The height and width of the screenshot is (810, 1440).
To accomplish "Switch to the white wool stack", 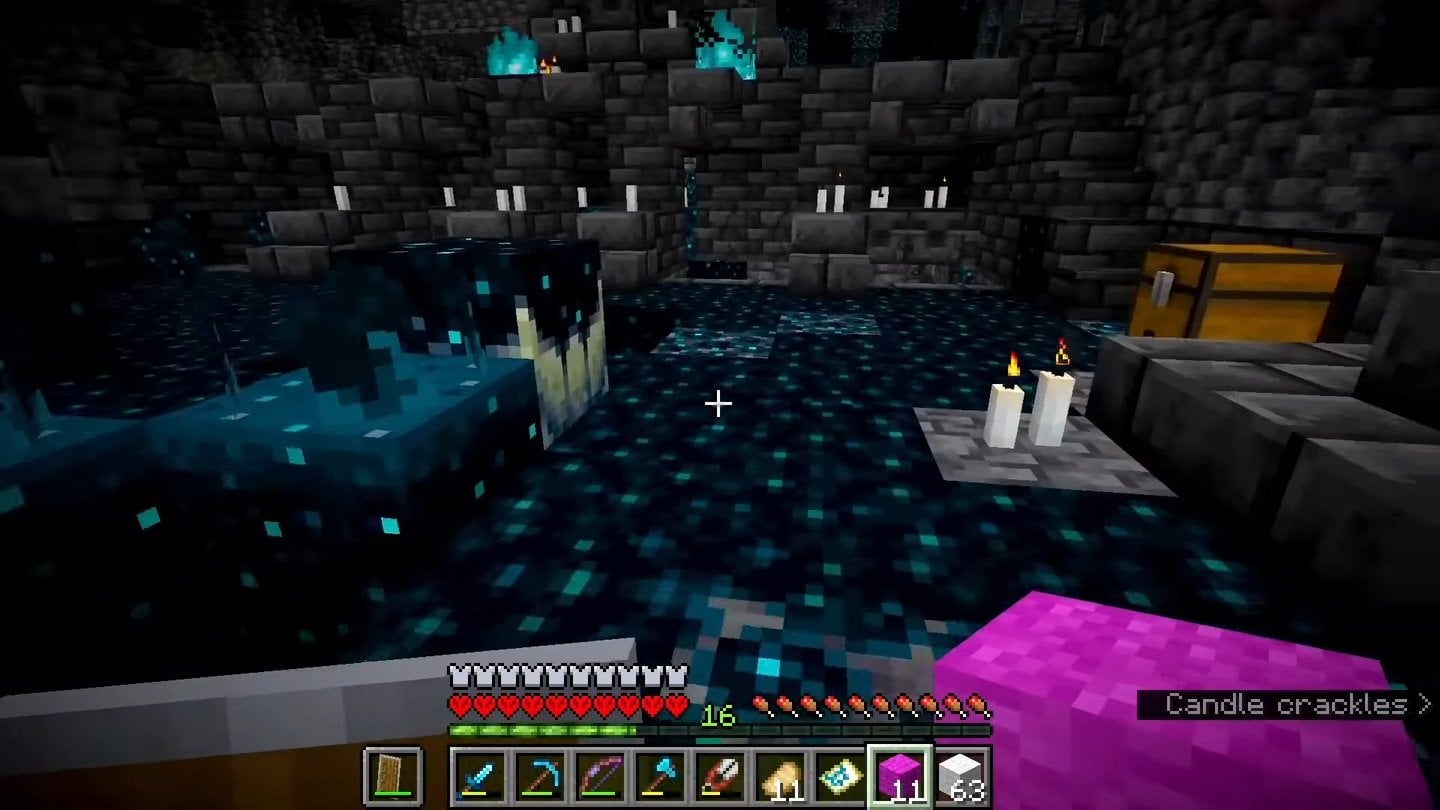I will (x=960, y=777).
